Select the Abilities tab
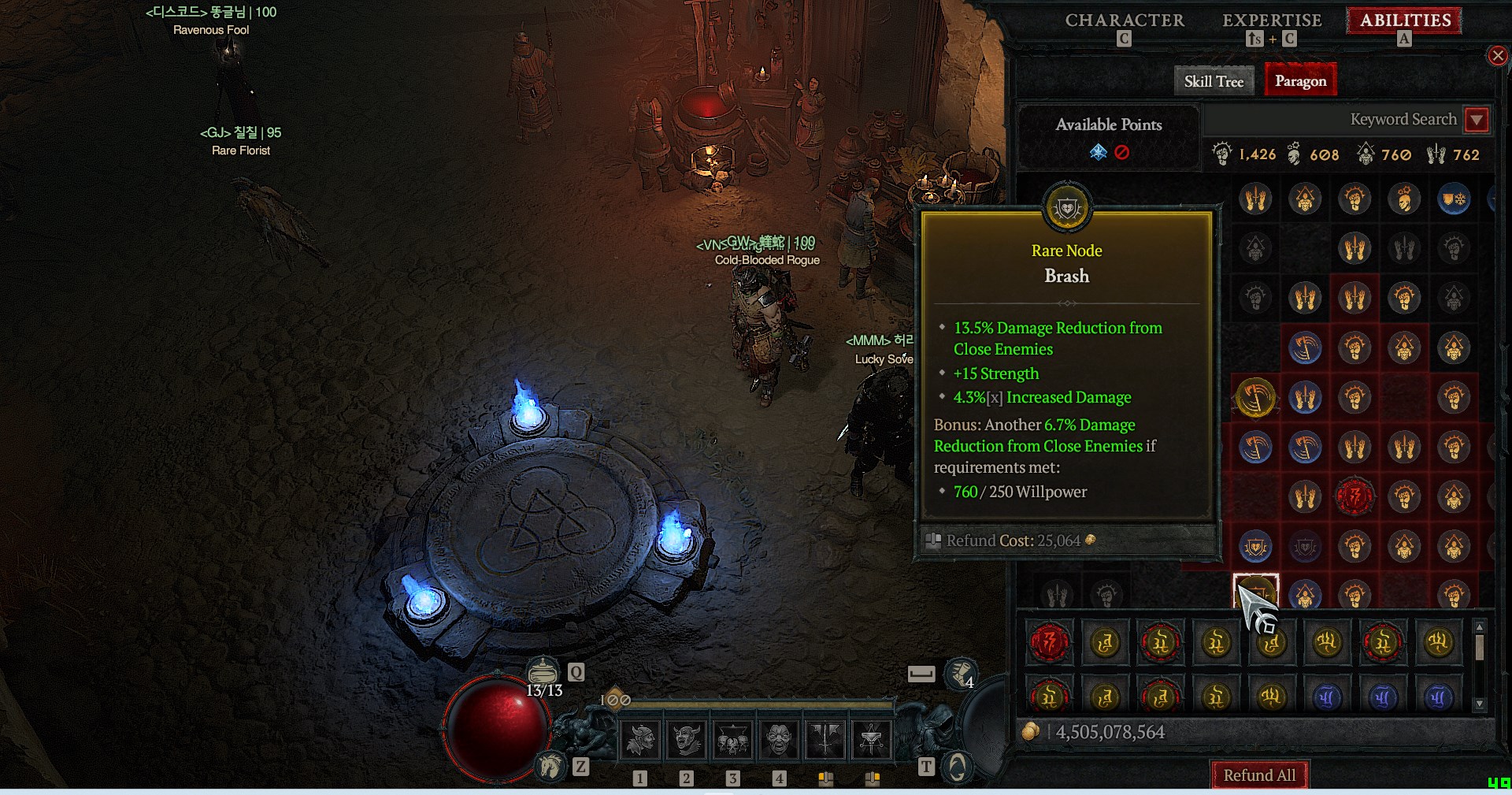 pyautogui.click(x=1405, y=20)
